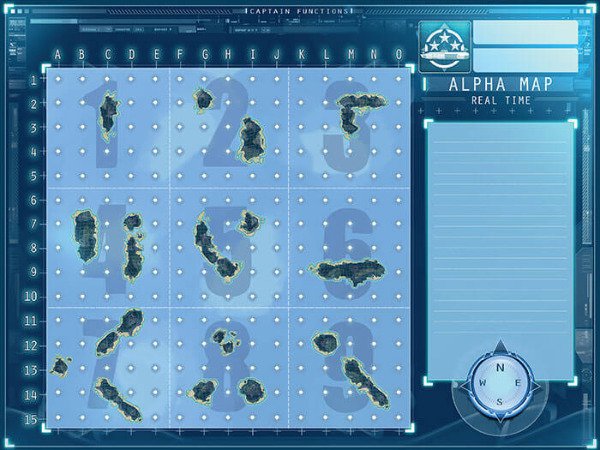This screenshot has height=450, width=600.
Task: Select sector 7 of the grid
Action: tap(109, 366)
